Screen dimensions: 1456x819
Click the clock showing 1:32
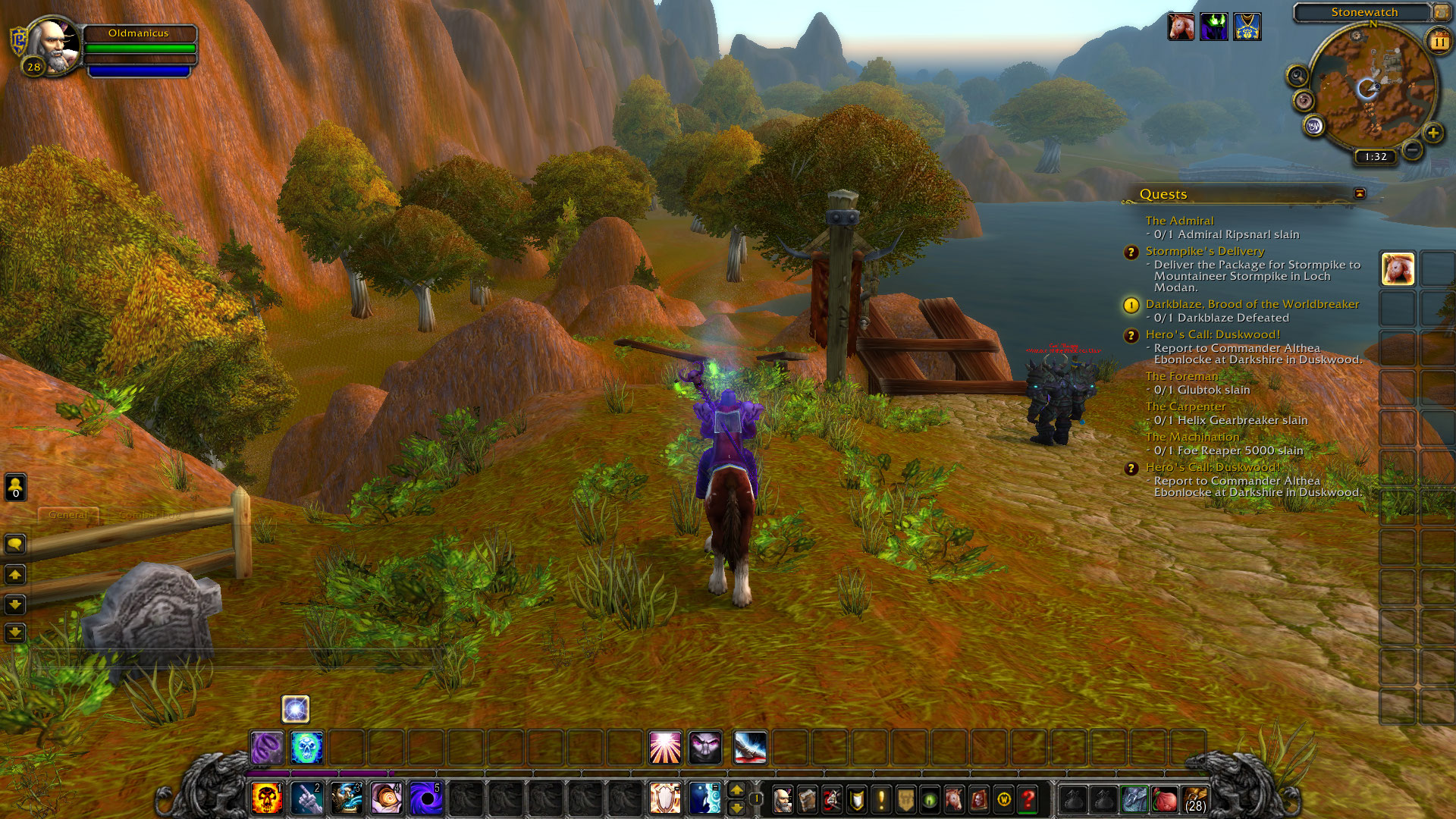1375,157
